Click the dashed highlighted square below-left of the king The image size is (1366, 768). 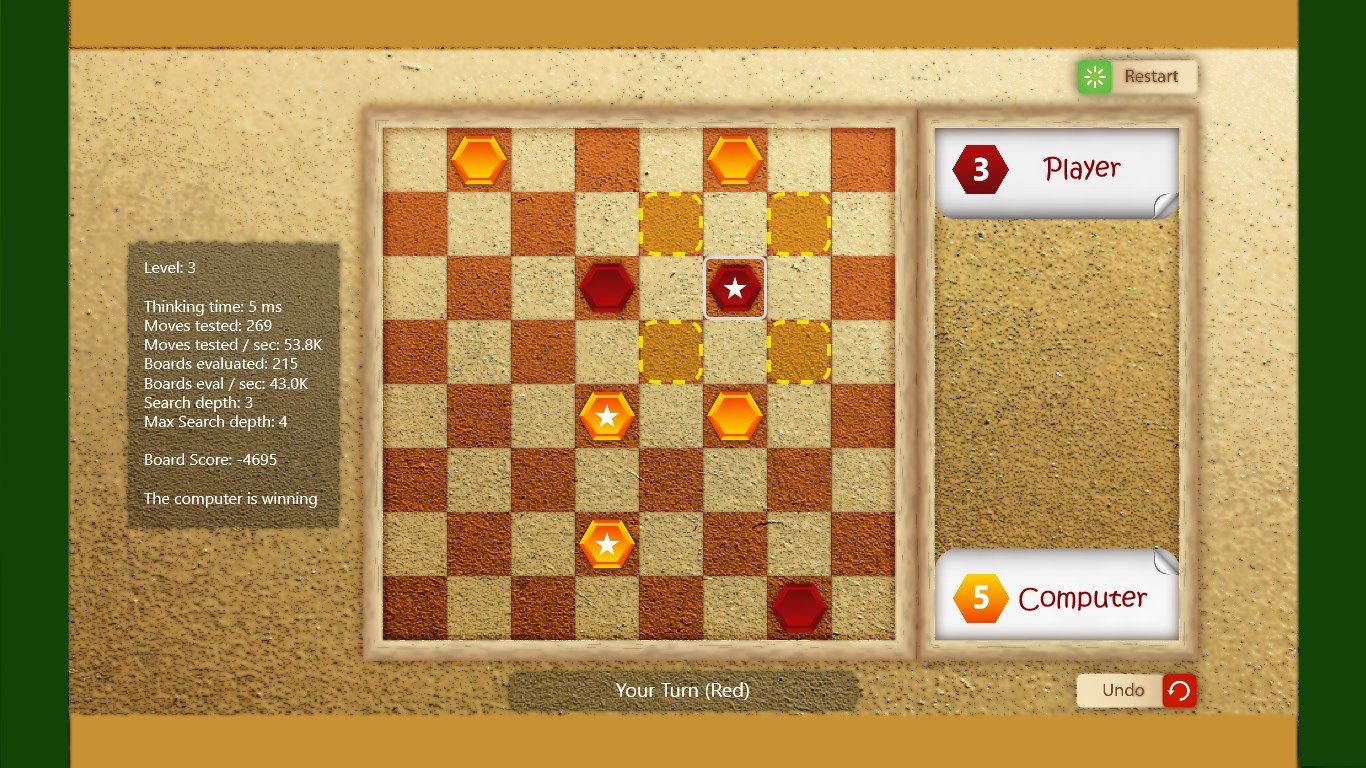(x=672, y=352)
